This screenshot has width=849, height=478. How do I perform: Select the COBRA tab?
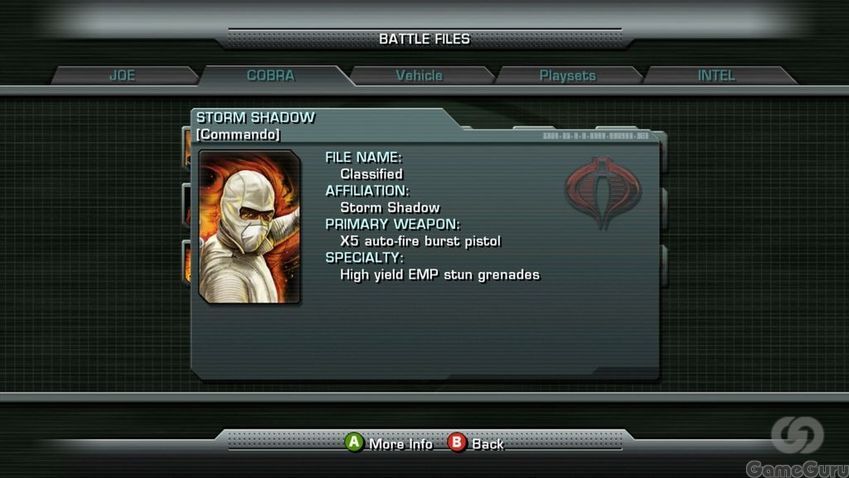click(270, 76)
